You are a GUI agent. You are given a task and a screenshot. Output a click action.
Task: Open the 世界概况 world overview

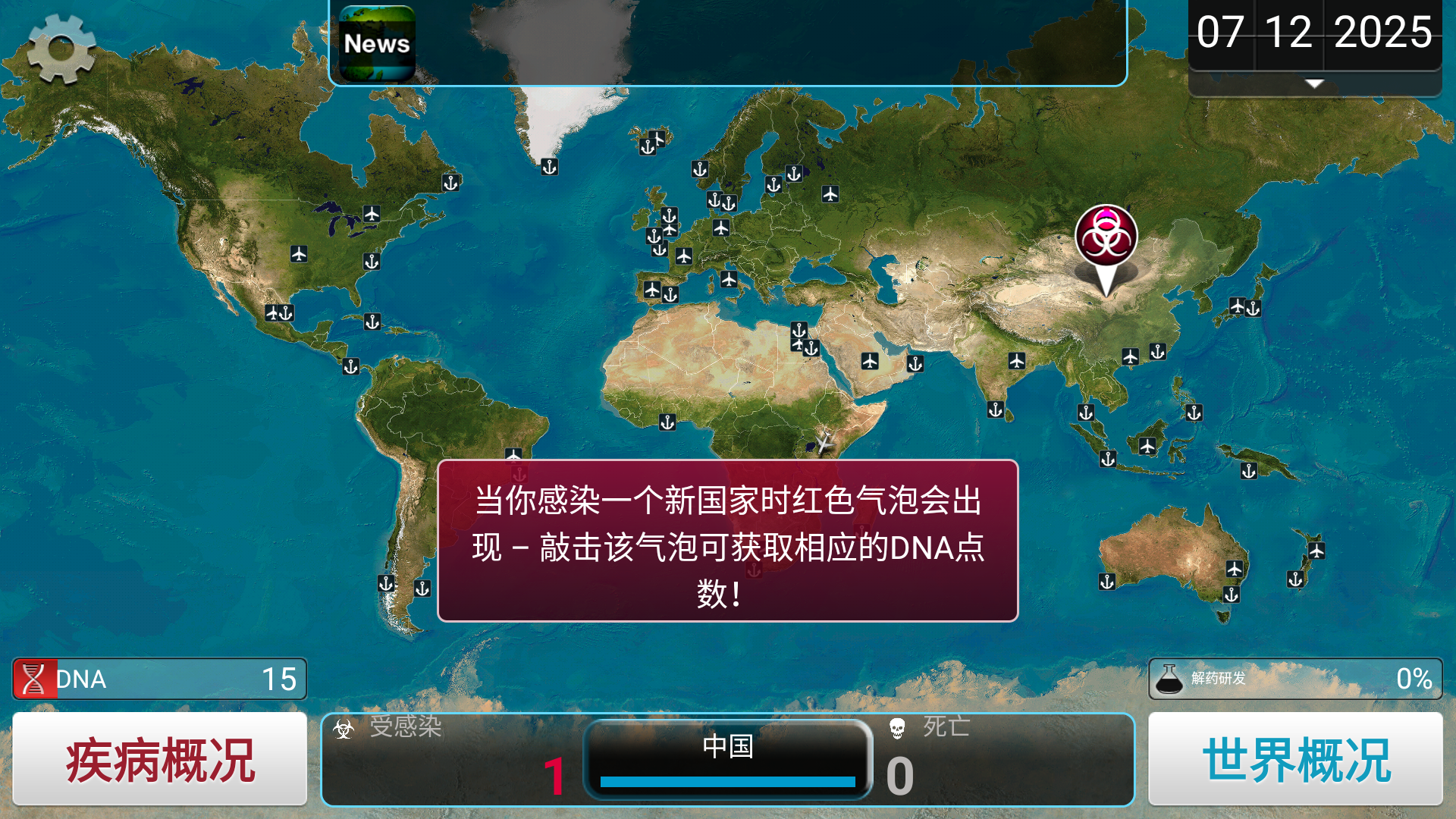[x=1295, y=758]
